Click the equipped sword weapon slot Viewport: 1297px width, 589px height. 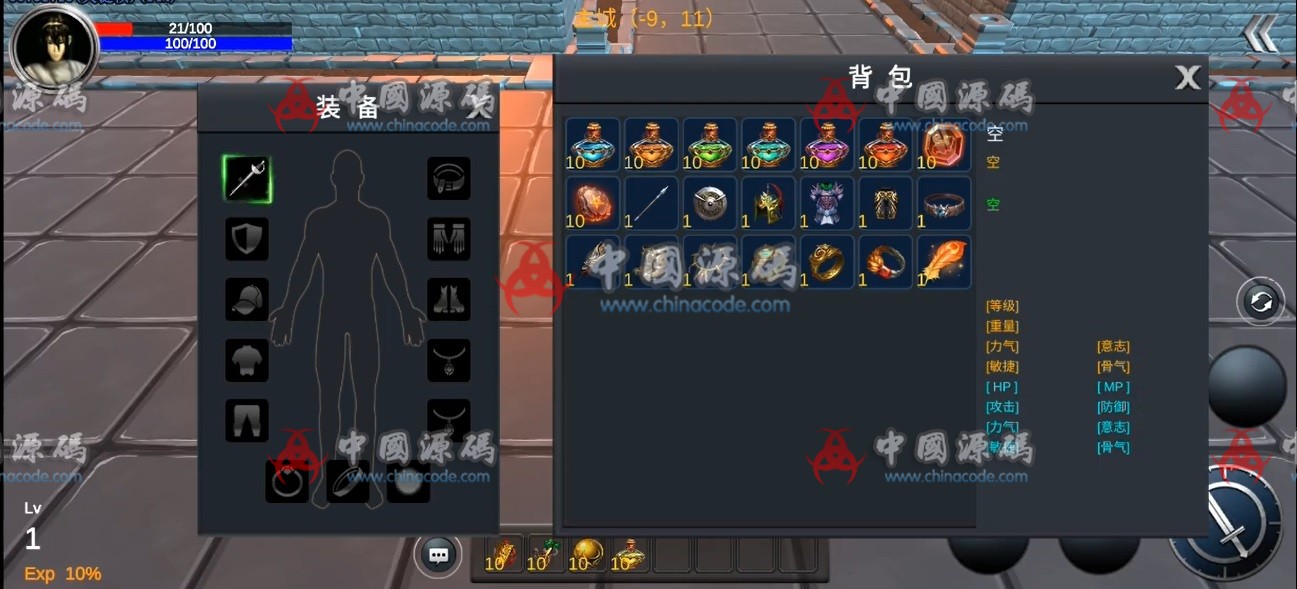247,179
